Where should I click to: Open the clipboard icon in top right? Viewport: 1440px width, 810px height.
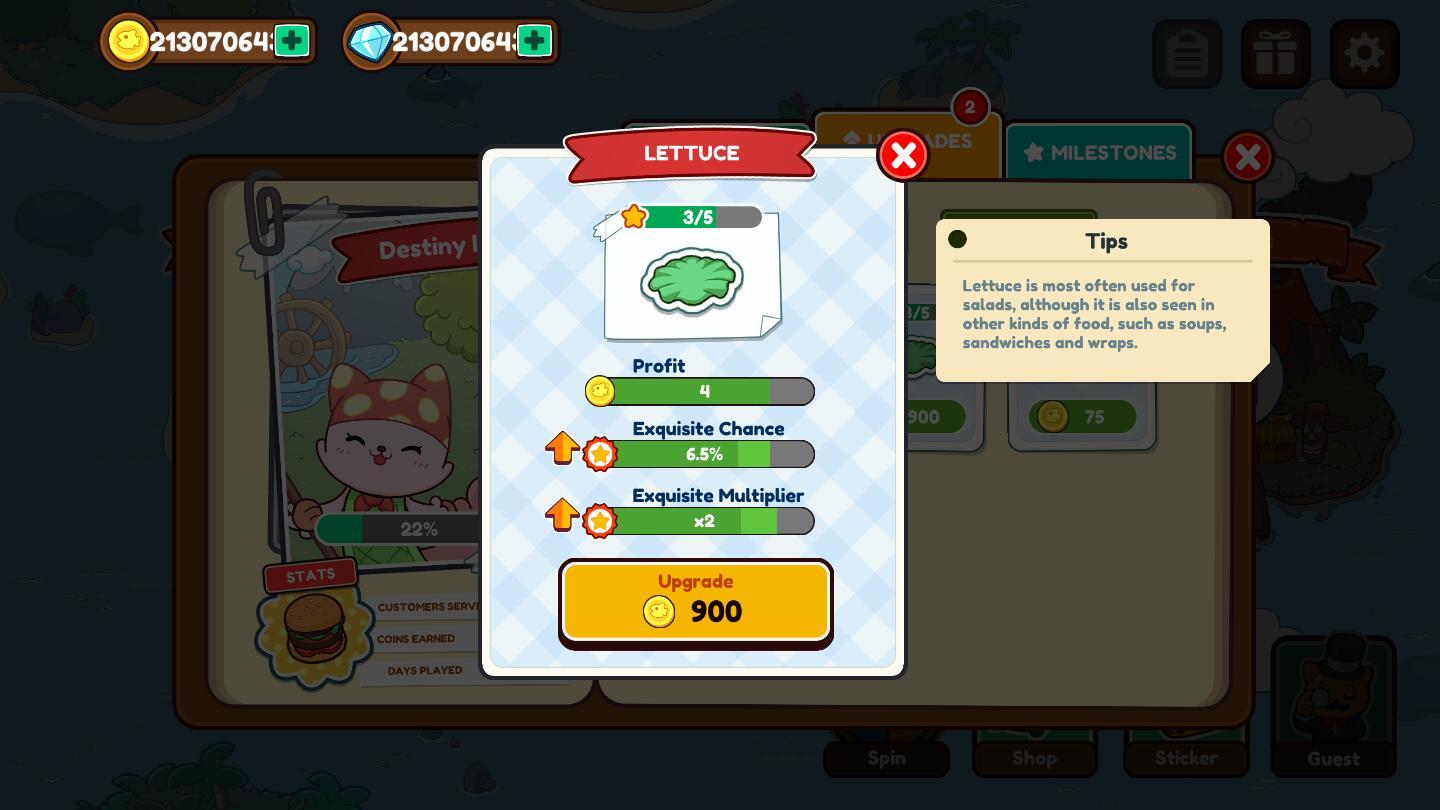1188,53
